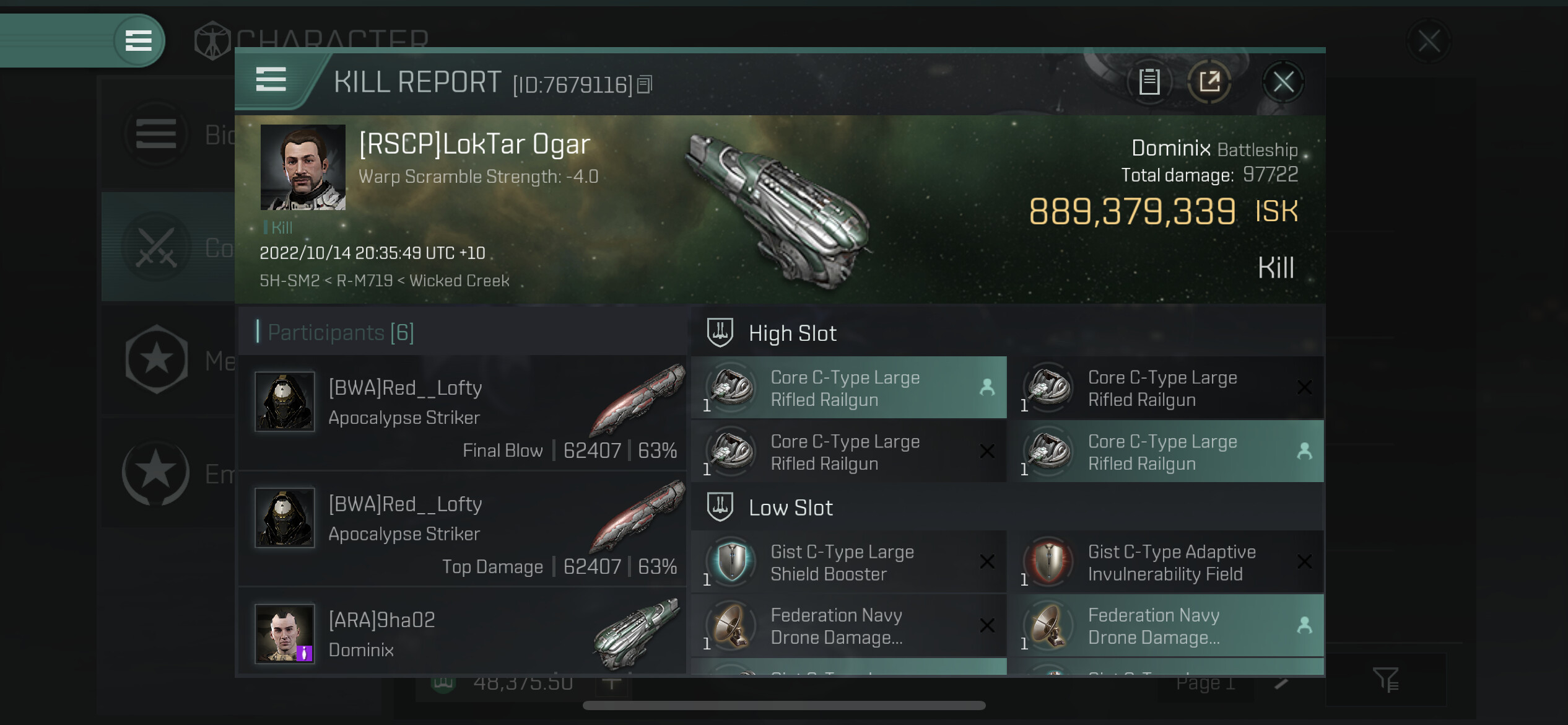Close the Kill Report window
1568x725 pixels.
coord(1283,82)
